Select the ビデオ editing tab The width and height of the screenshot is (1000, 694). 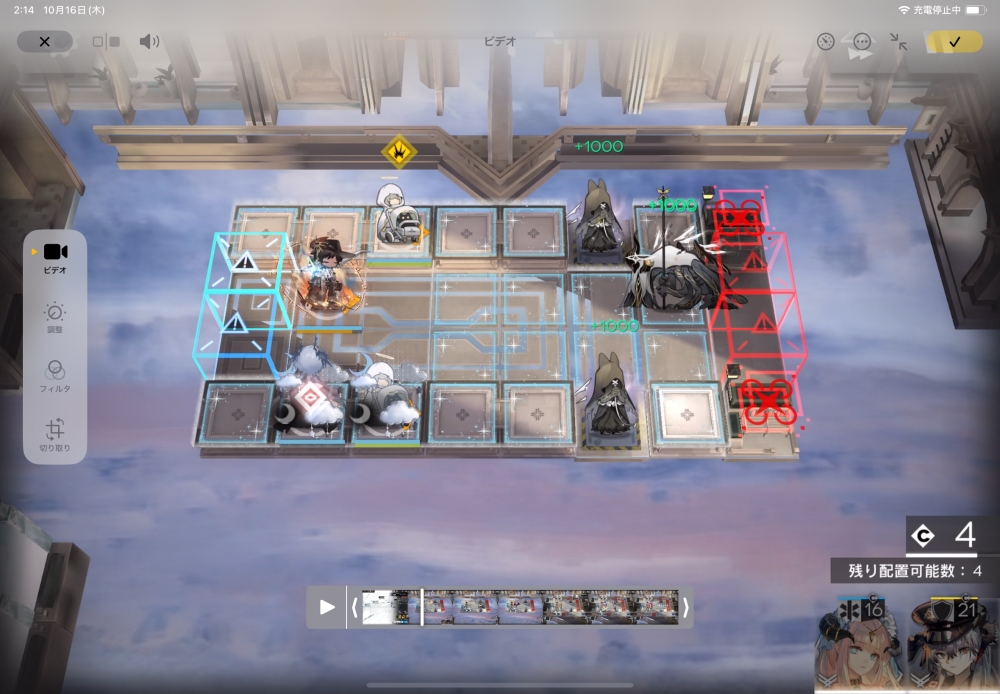(55, 257)
